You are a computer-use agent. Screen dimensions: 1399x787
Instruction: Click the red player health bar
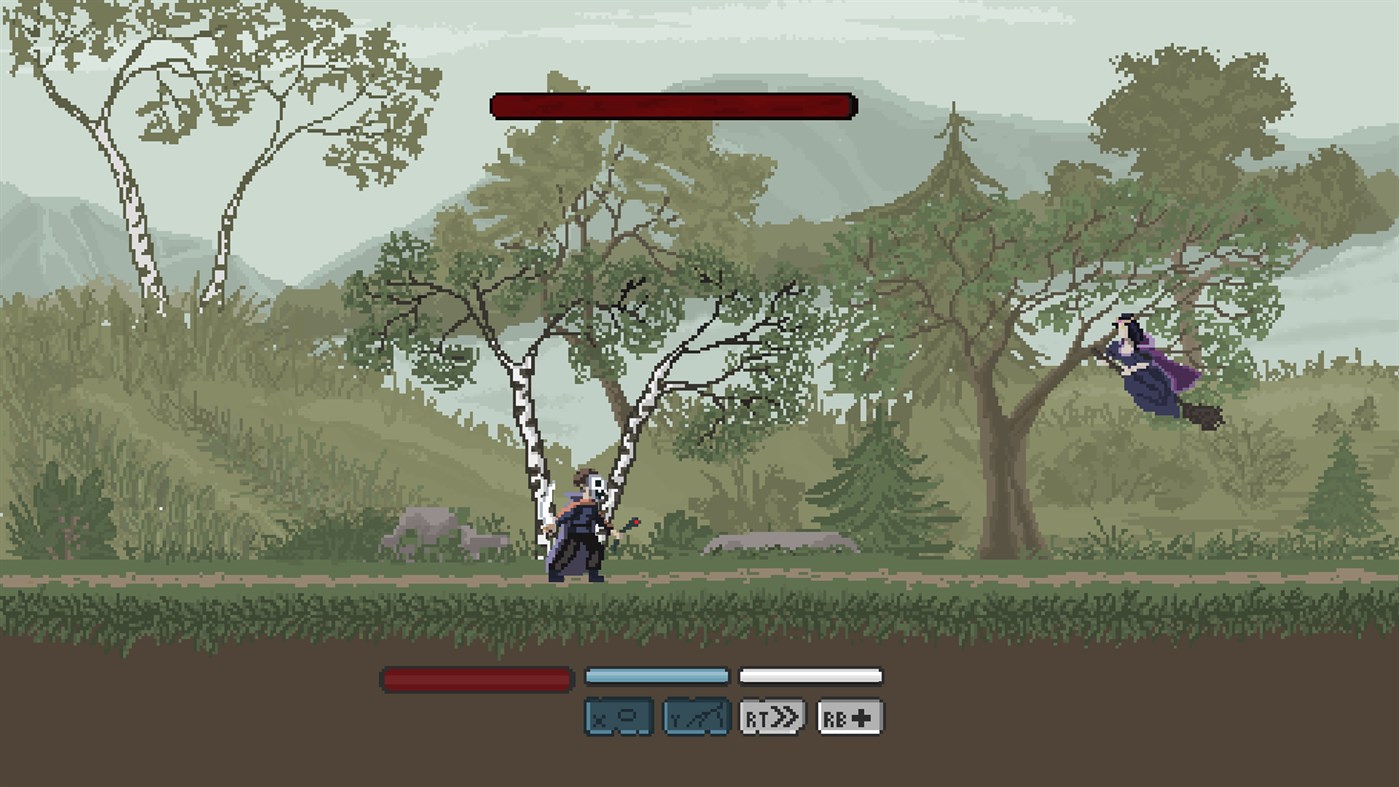477,677
